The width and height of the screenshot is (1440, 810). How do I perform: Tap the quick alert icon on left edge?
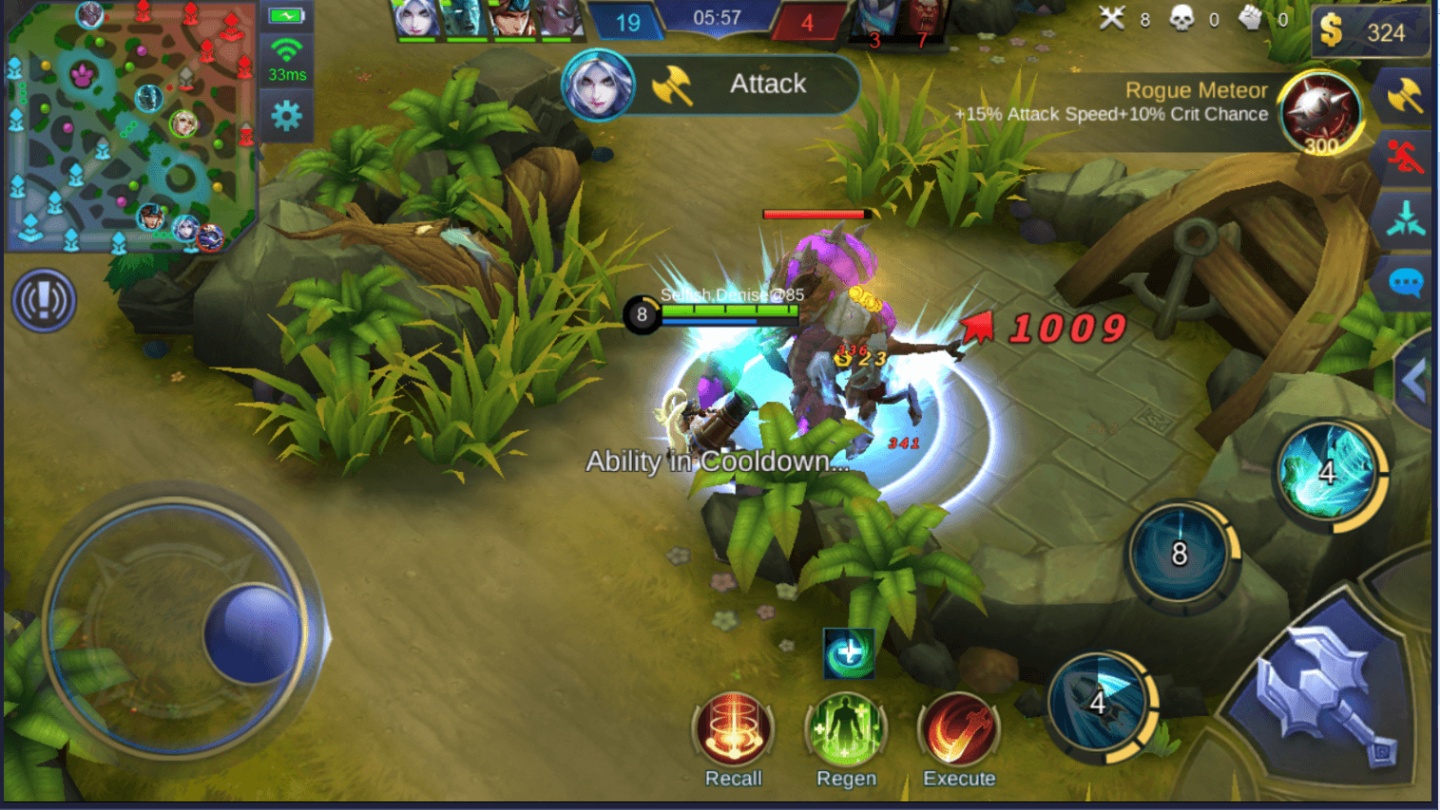[42, 302]
